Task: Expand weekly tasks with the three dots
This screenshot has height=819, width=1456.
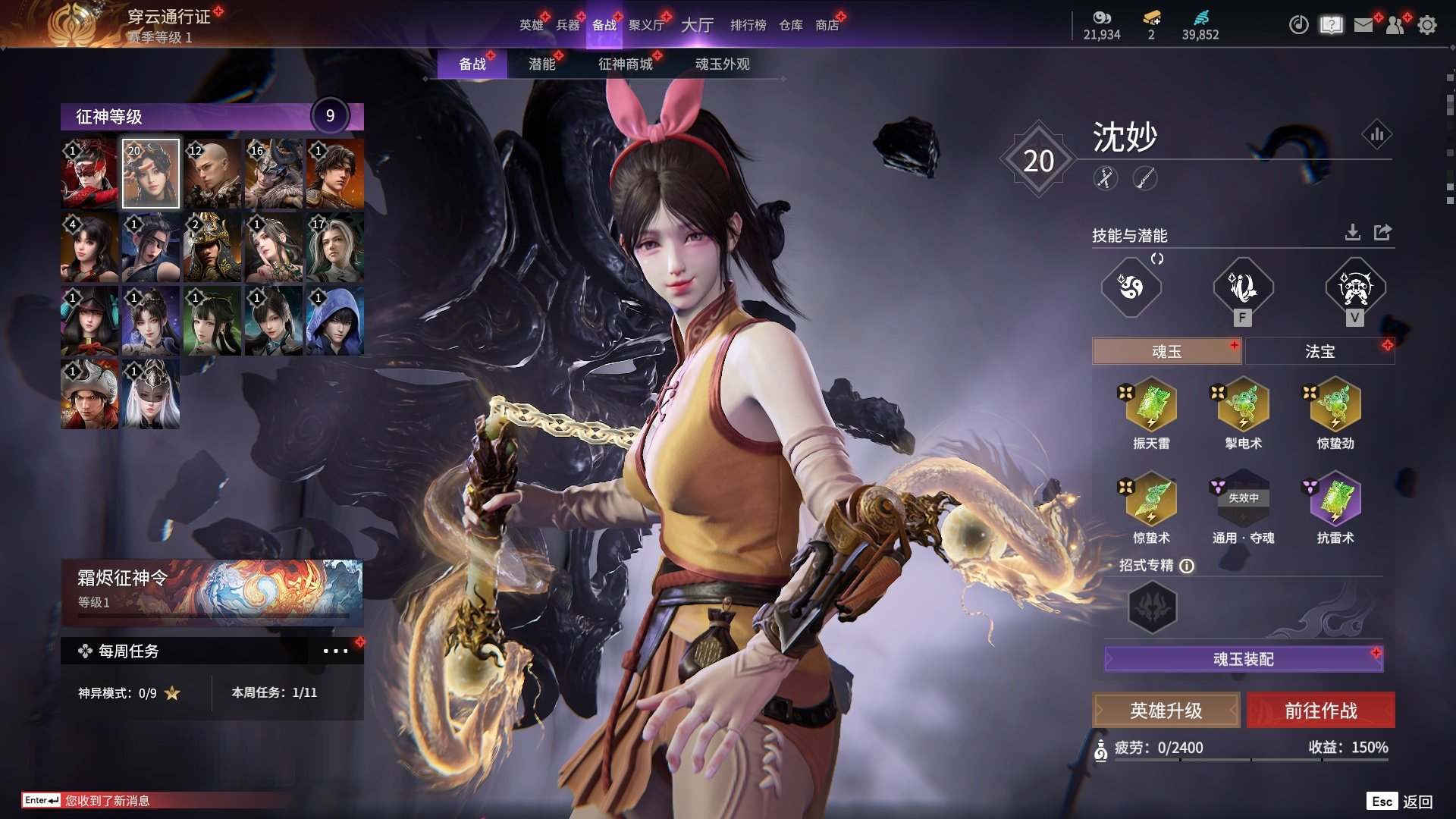Action: point(335,651)
